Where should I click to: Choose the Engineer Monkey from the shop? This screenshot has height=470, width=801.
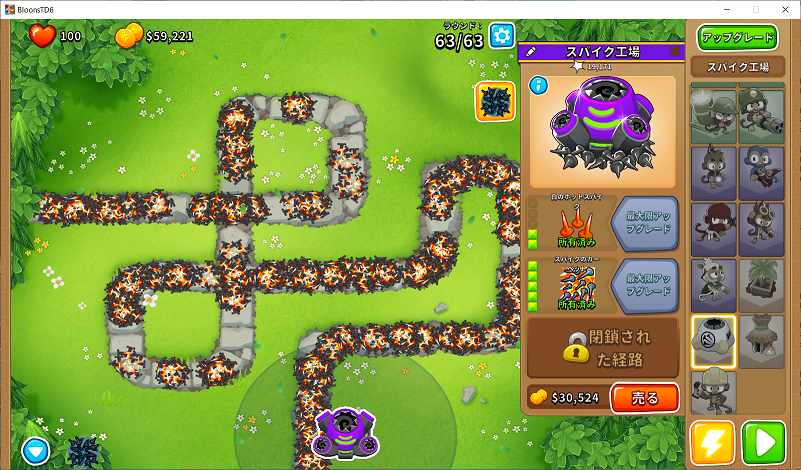click(714, 391)
